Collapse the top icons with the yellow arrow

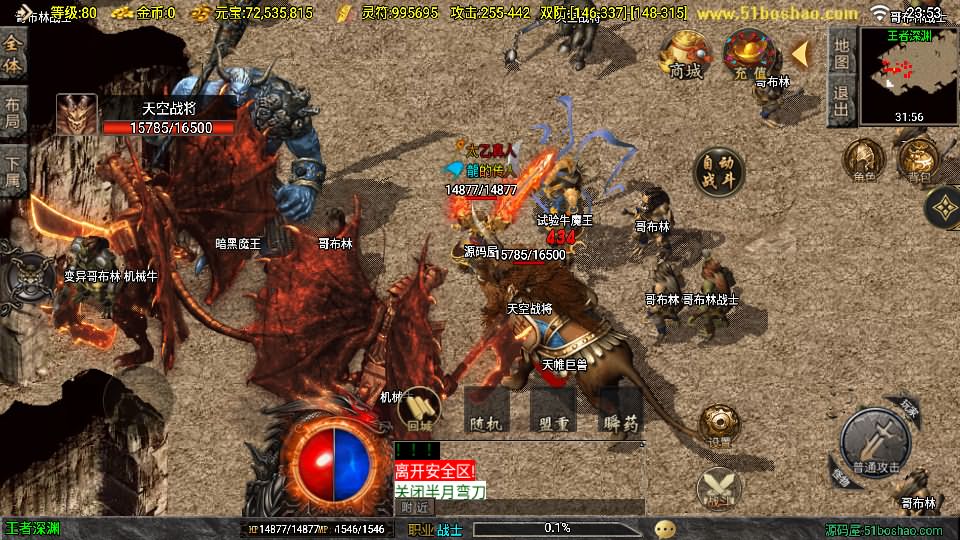point(800,52)
